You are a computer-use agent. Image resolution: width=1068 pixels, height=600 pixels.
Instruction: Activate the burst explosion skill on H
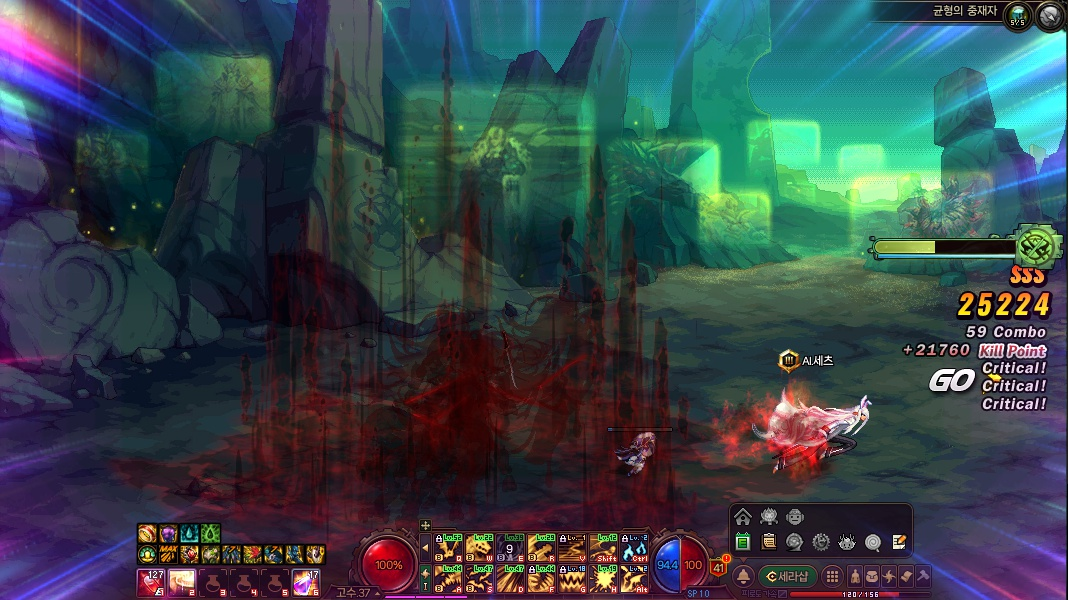(603, 578)
